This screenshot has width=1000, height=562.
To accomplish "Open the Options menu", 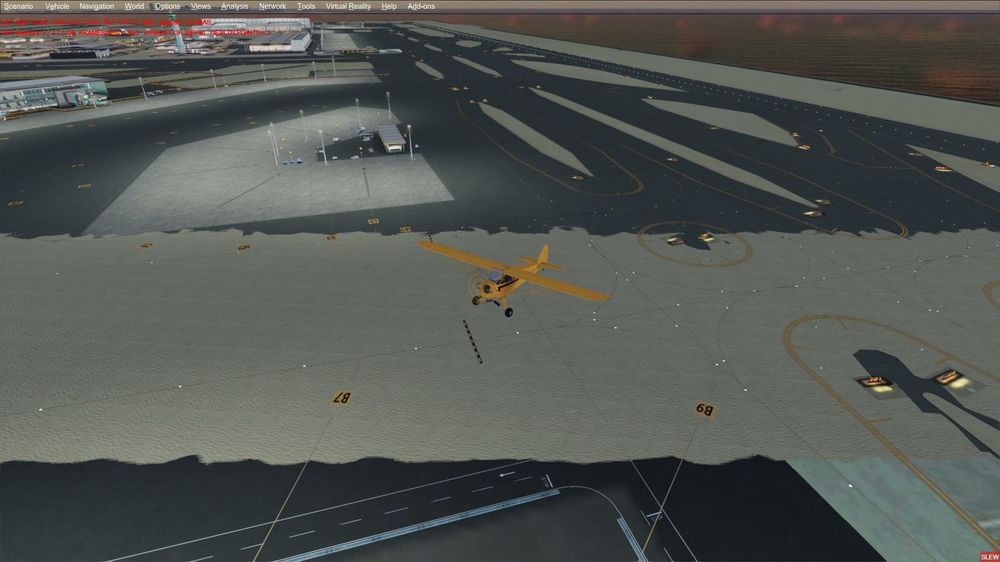I will coord(167,6).
